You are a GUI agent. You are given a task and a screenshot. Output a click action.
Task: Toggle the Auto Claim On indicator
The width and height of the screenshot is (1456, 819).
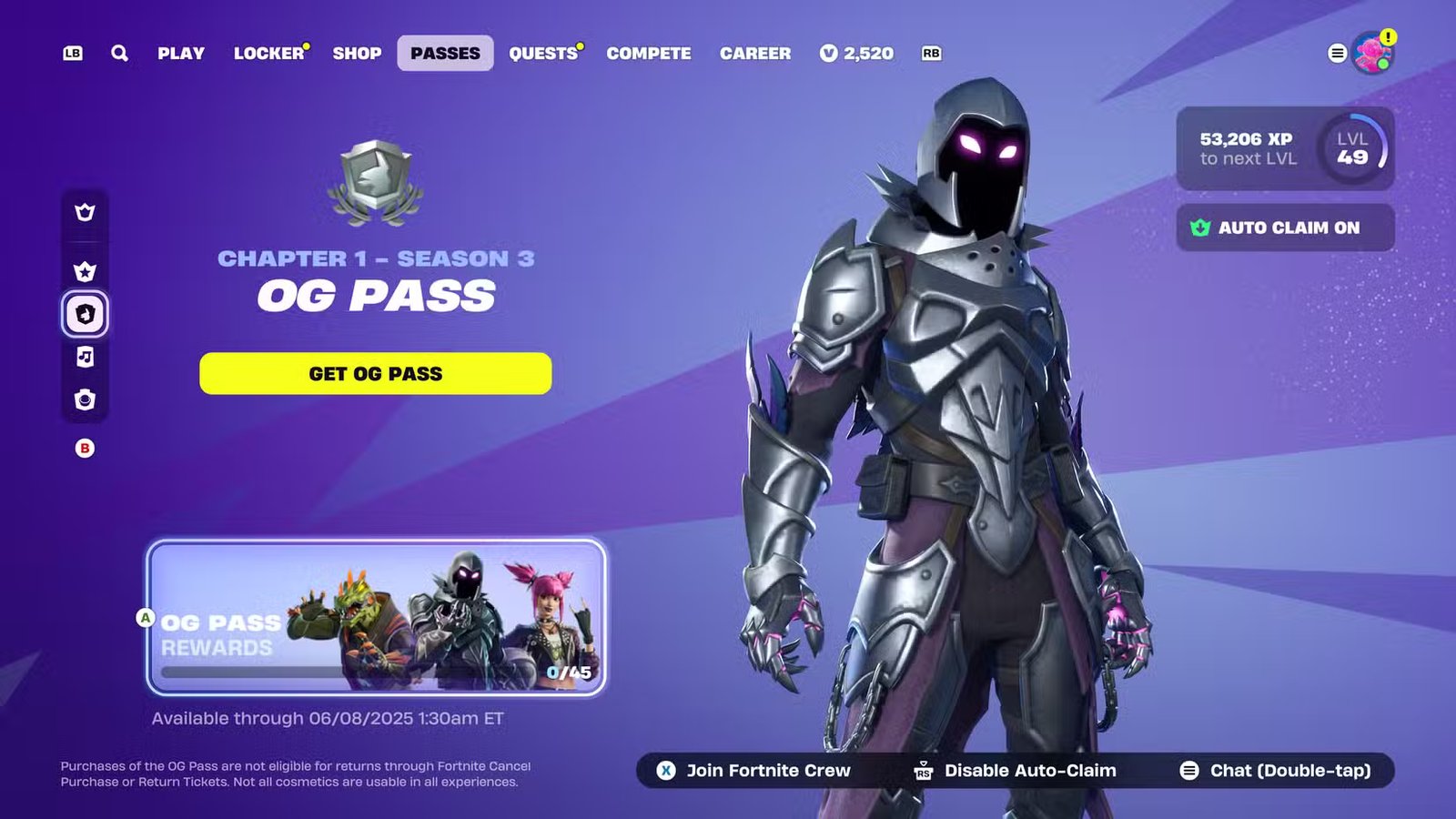[x=1284, y=227]
